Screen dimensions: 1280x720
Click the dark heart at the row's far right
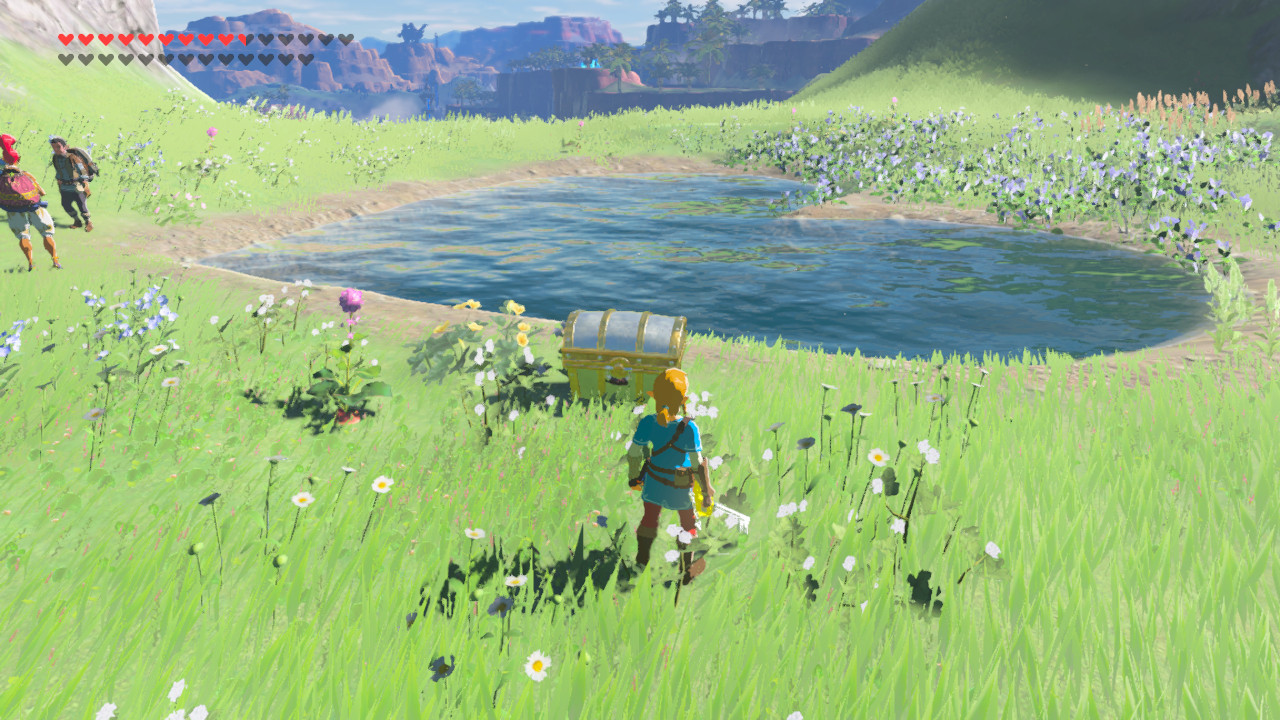click(345, 38)
